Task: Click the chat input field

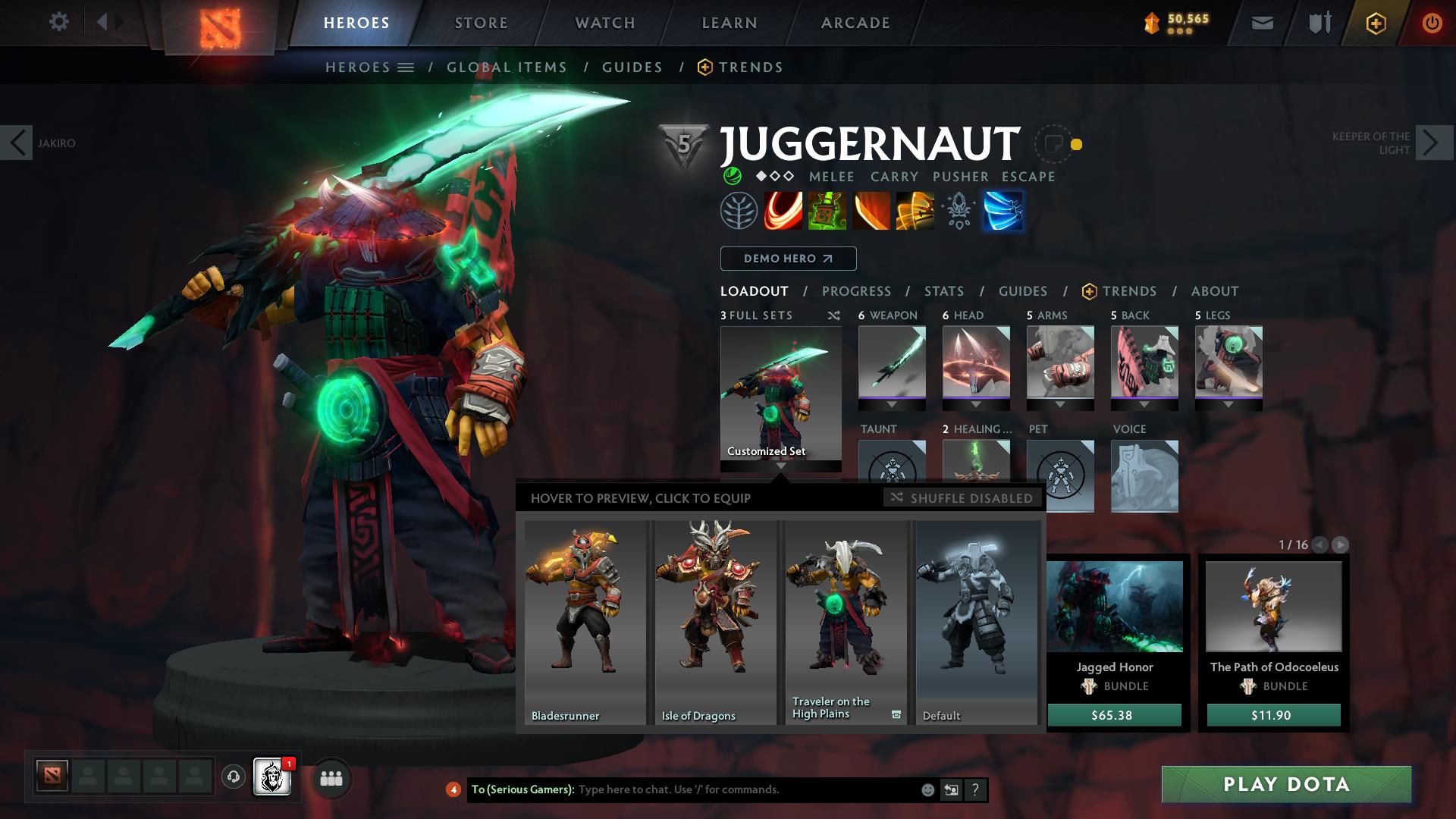Action: (x=720, y=789)
